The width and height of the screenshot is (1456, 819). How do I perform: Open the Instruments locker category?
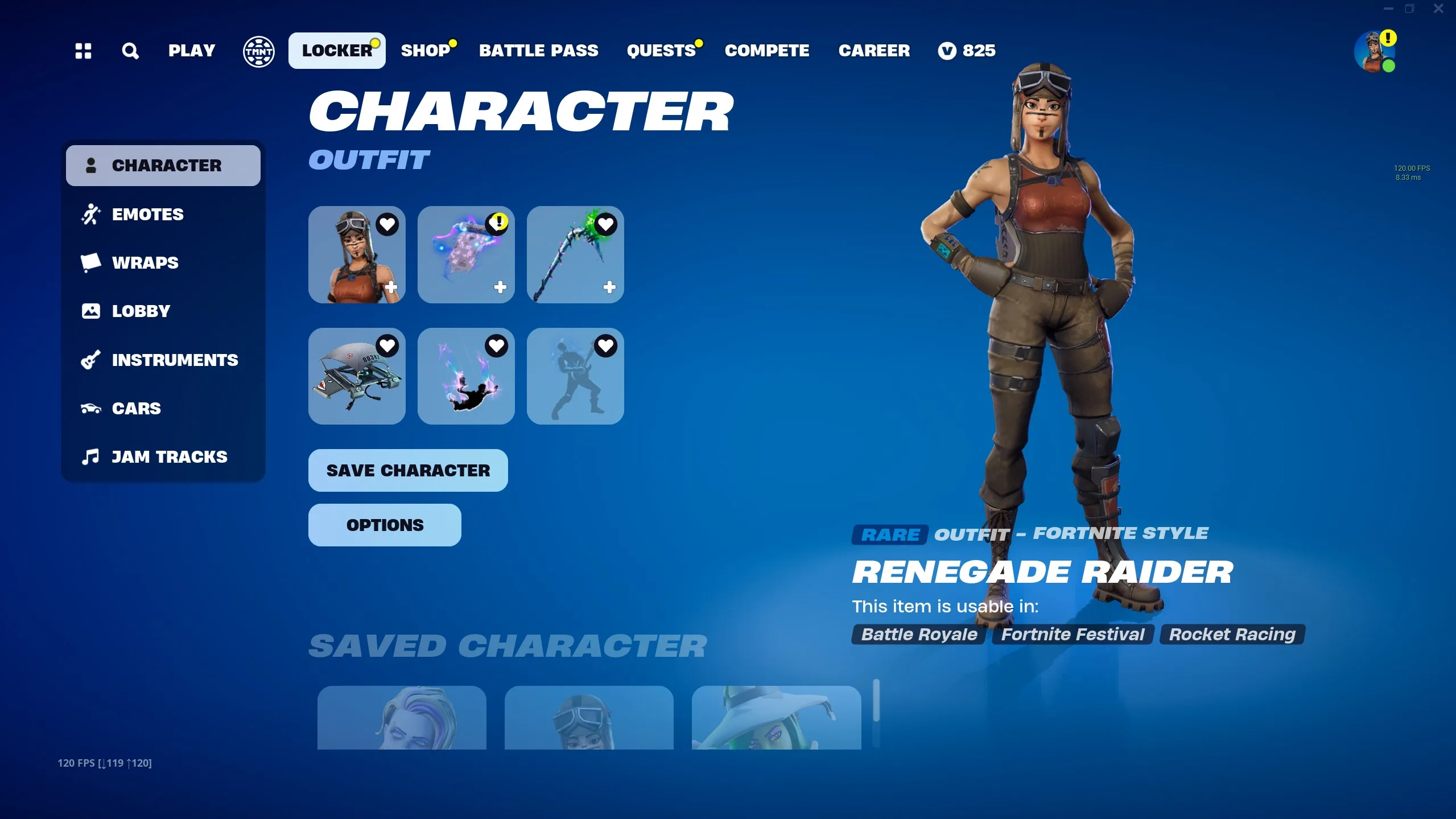click(x=175, y=360)
